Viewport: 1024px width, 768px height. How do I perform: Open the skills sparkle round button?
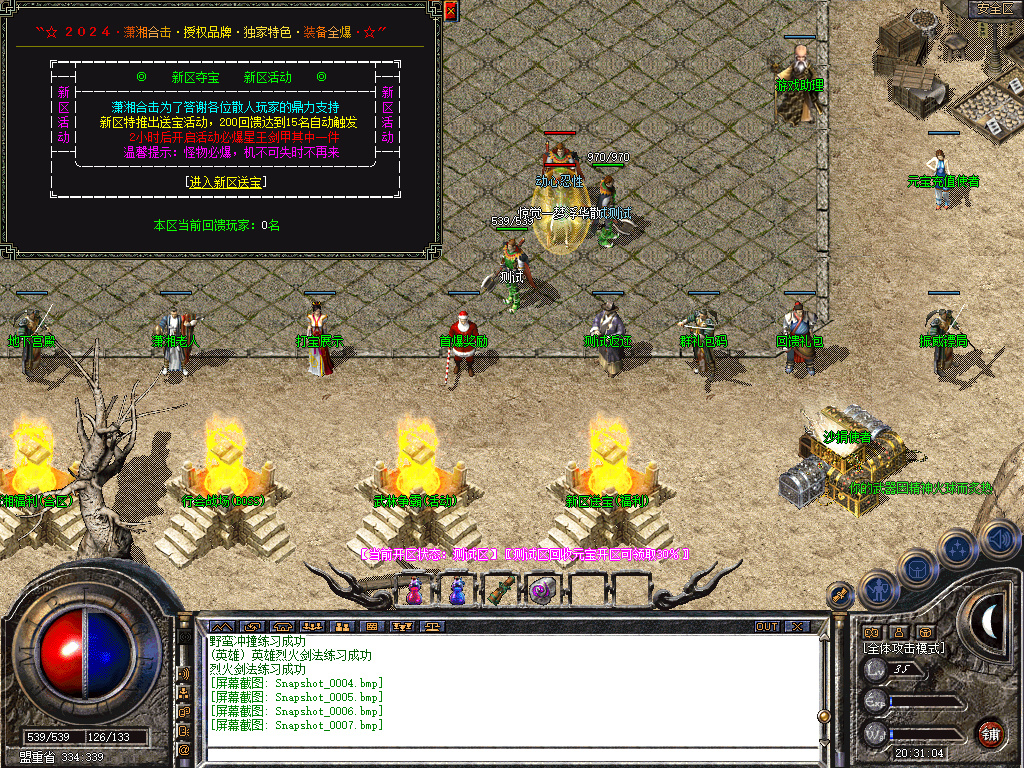959,549
